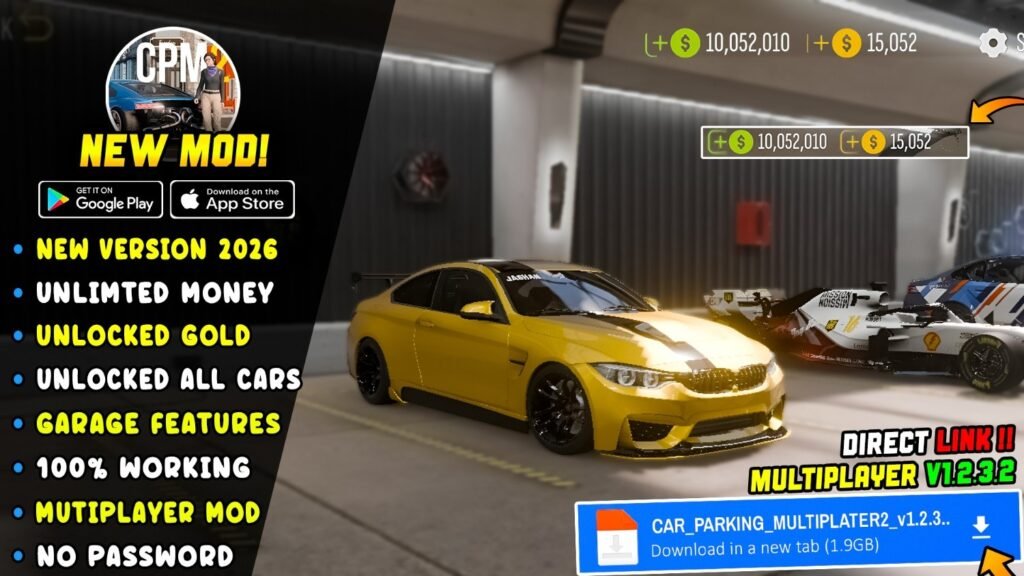The width and height of the screenshot is (1024, 576).
Task: Open the CAR_PARKING_MULTIPLATER2 file link
Action: click(x=800, y=526)
